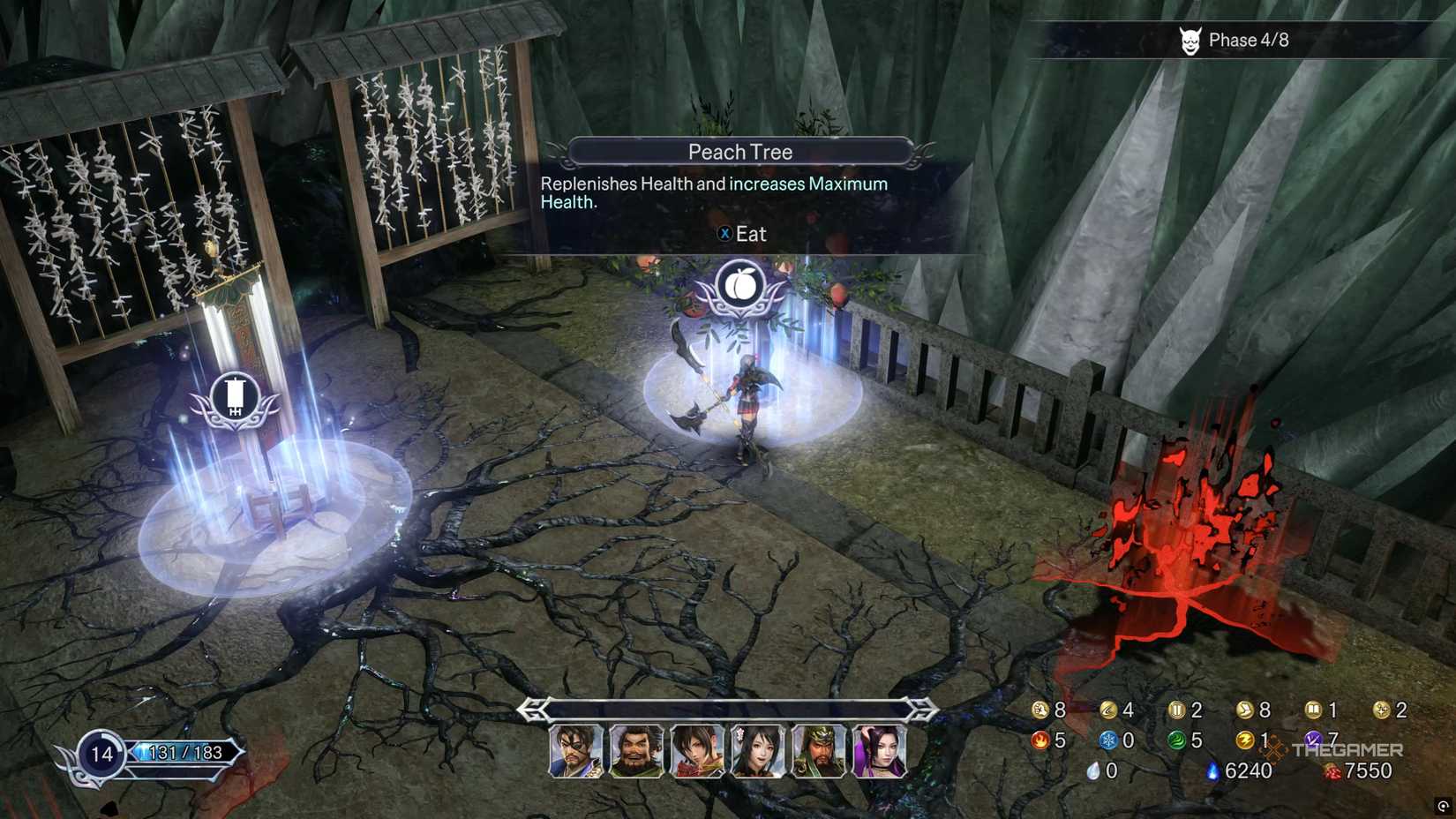Click the gold book emblem coin icon
1456x819 pixels.
tap(1314, 710)
